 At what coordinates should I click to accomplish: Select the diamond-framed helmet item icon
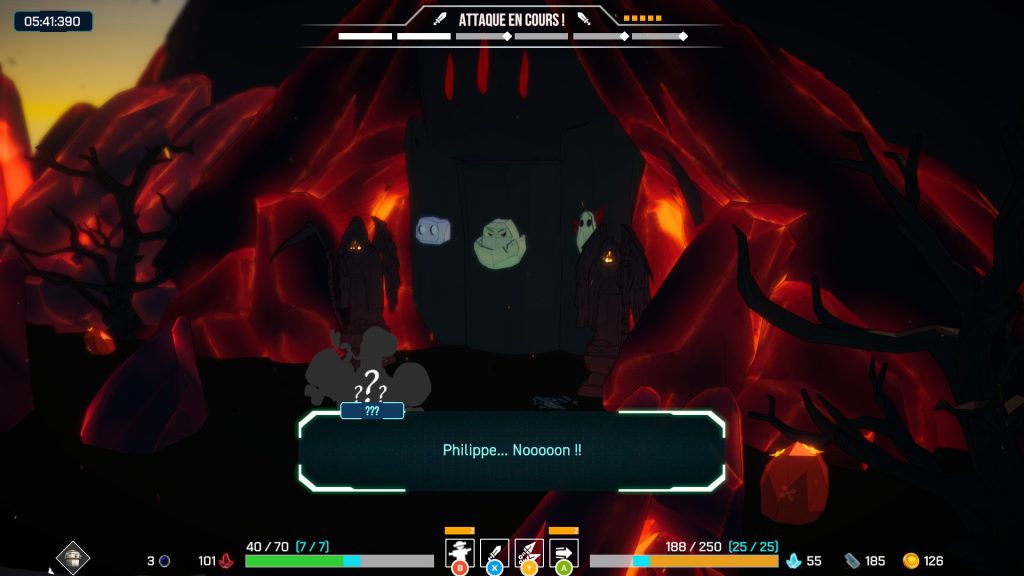(x=72, y=557)
